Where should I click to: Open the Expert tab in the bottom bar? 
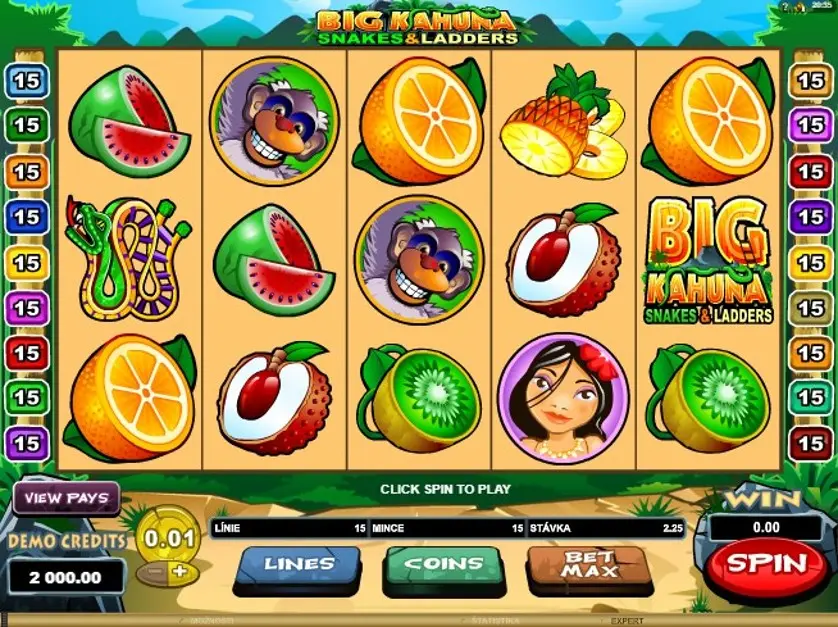(627, 621)
